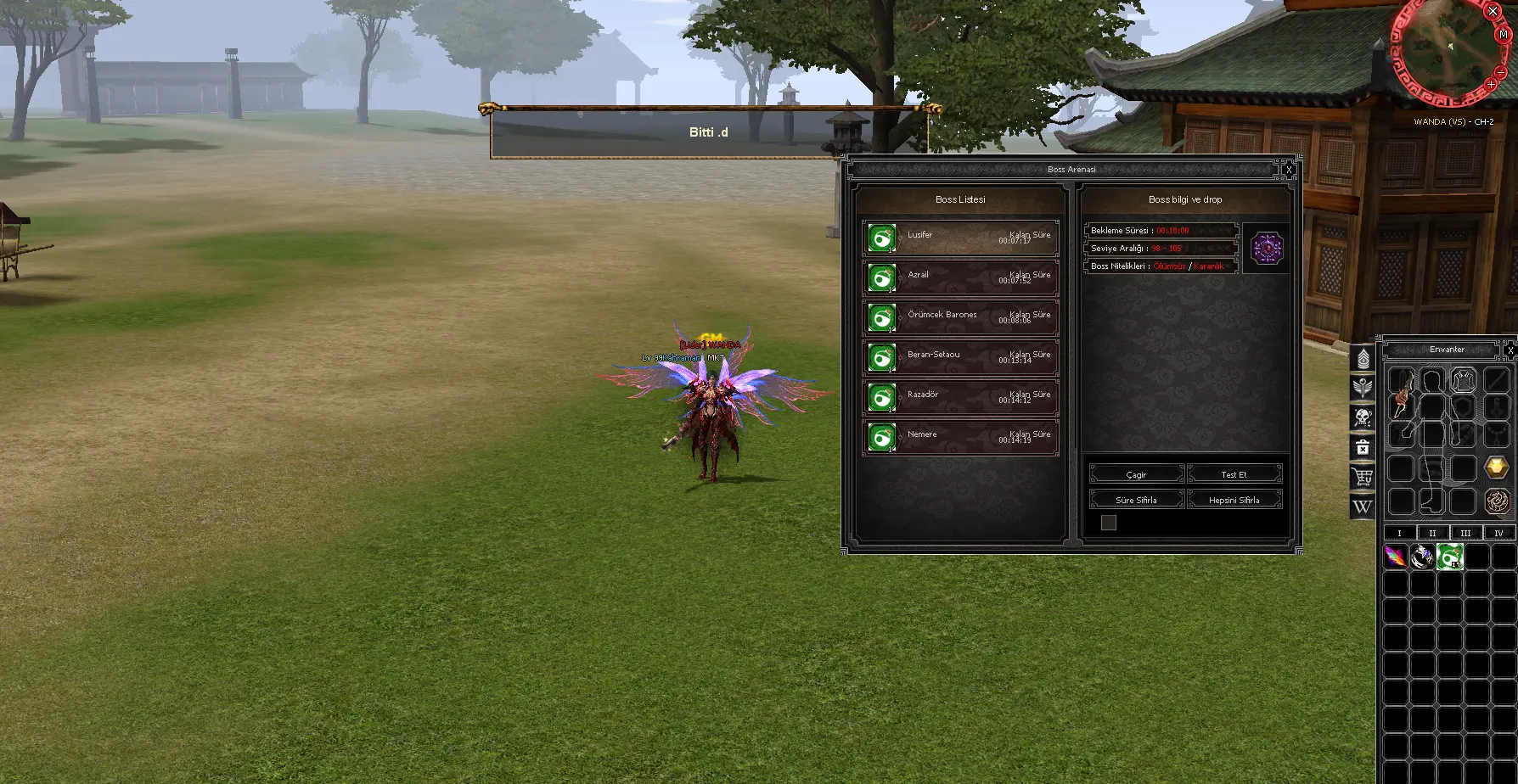
Task: Select the rainbow feather item in inventory
Action: point(1395,557)
